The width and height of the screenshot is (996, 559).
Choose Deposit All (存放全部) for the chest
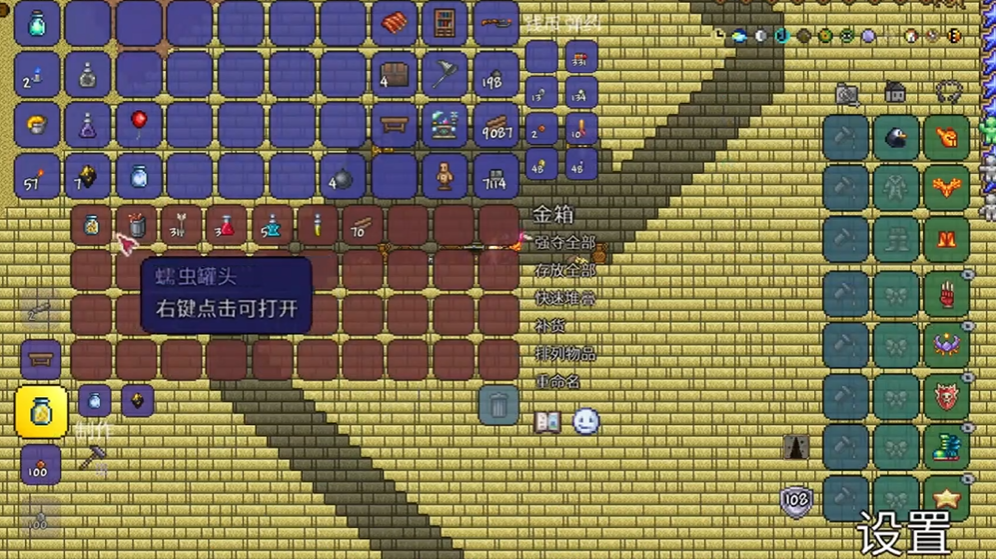[565, 270]
